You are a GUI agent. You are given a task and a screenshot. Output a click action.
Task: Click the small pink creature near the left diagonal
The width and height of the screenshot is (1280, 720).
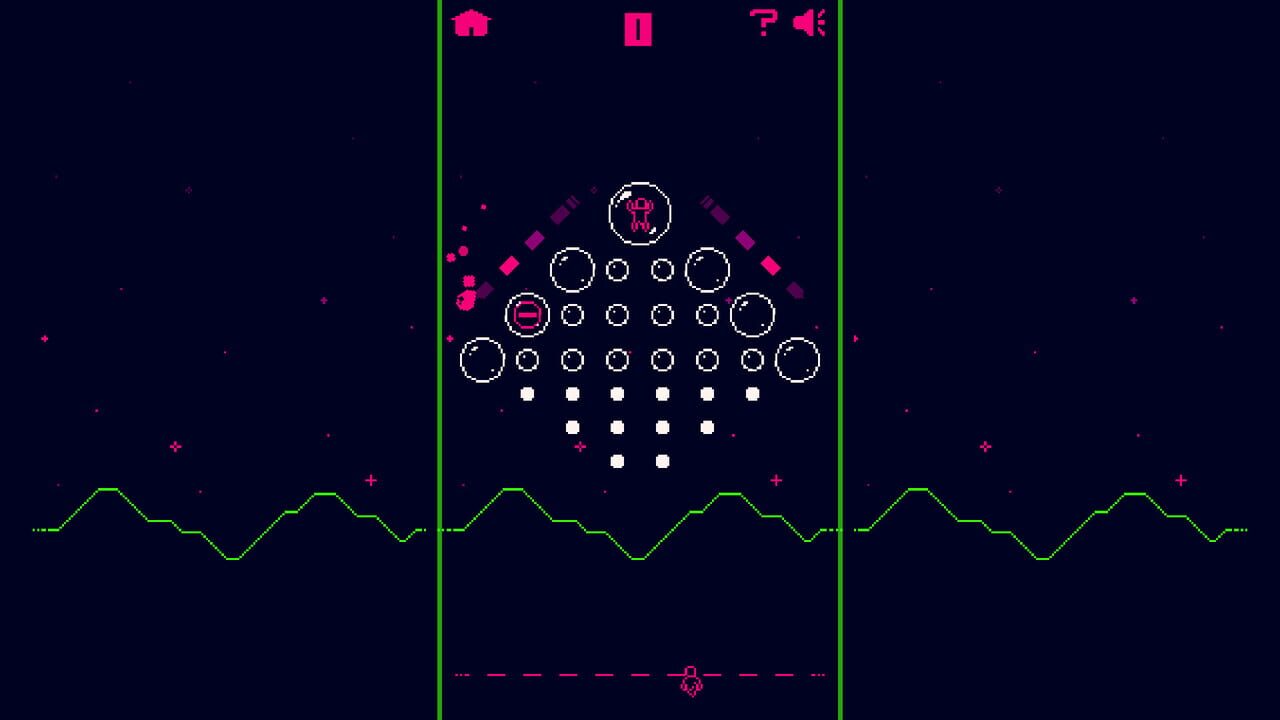(x=467, y=300)
